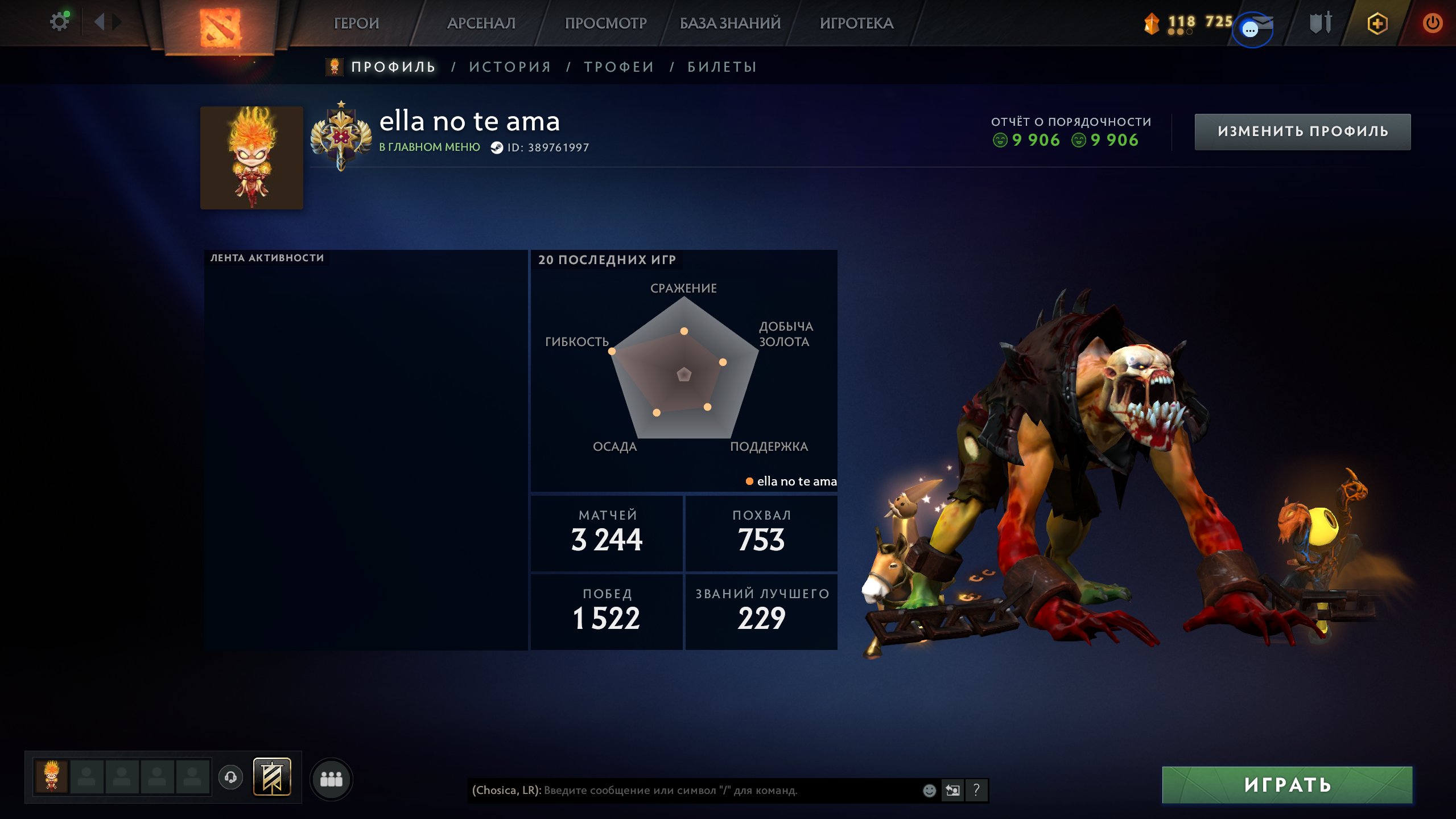
Task: Switch to the ИСТОРИЯ tab
Action: pos(510,67)
